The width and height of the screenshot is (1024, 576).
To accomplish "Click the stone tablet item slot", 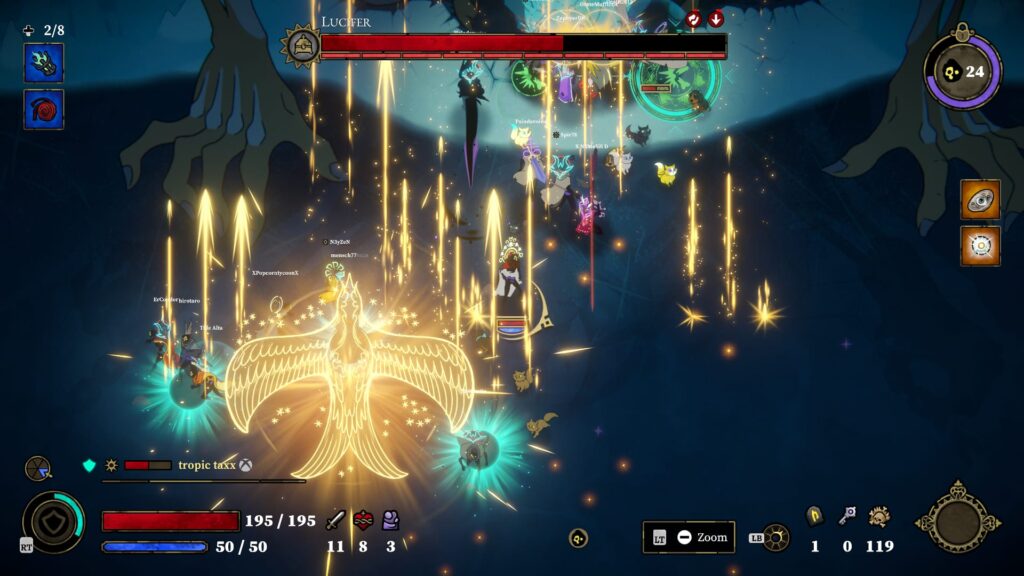I will [x=980, y=199].
